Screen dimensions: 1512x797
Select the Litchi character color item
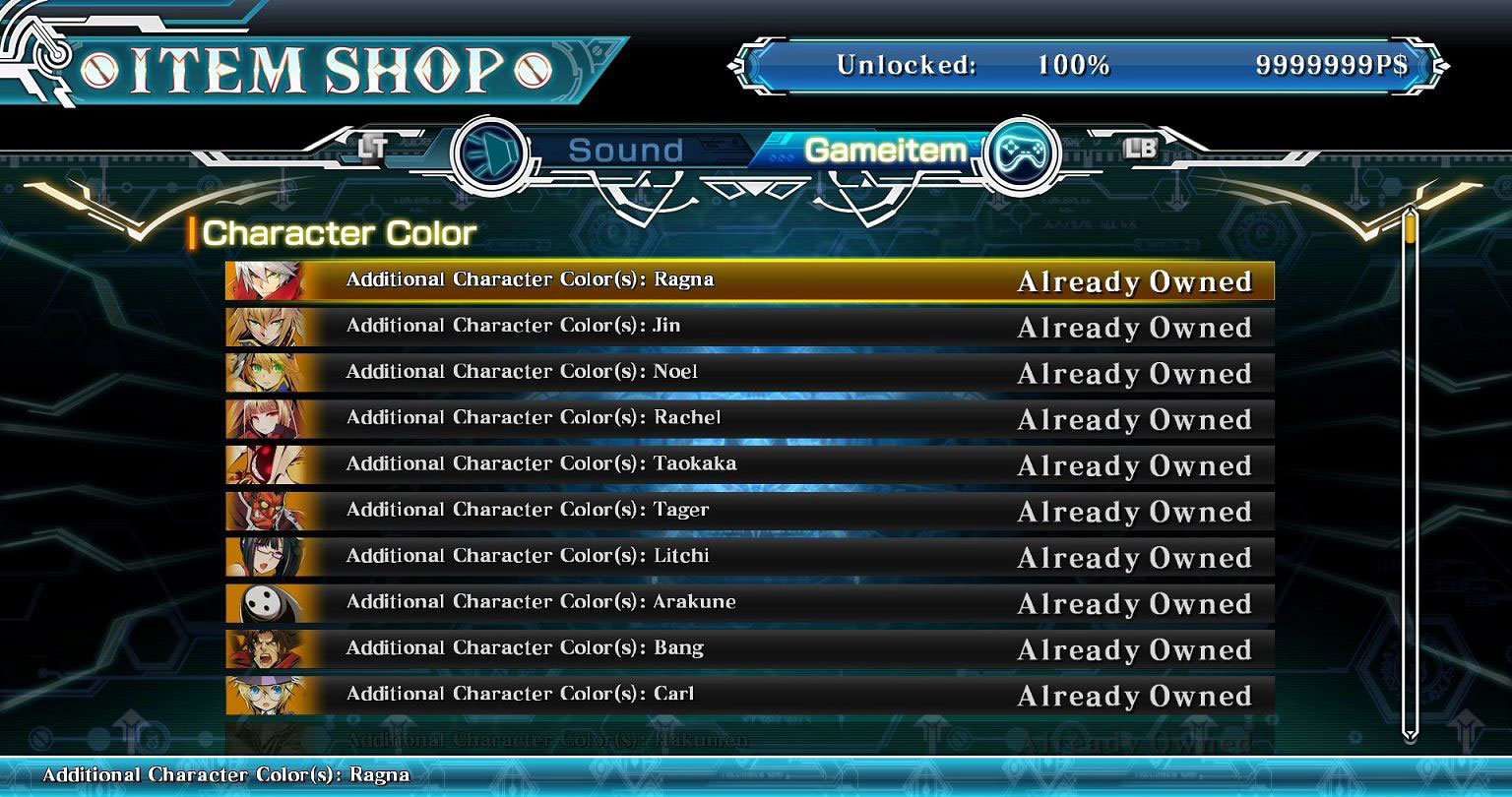pyautogui.click(x=748, y=557)
